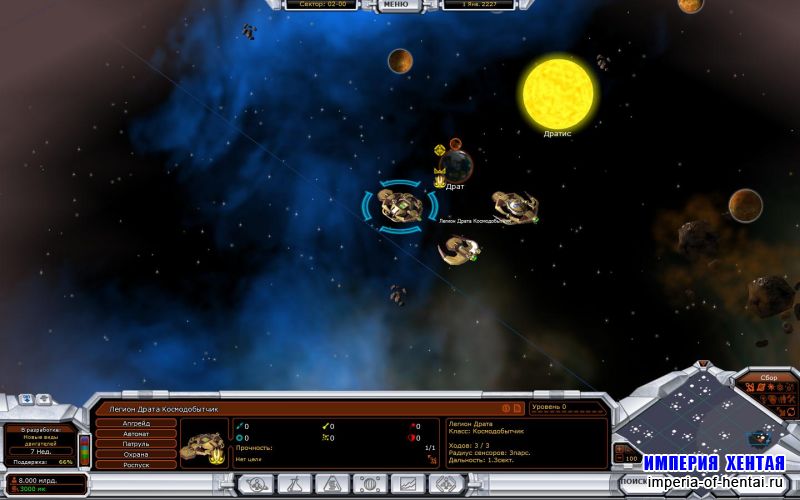This screenshot has width=800, height=500.
Task: Disband the ship with Роспуск
Action: [x=134, y=466]
